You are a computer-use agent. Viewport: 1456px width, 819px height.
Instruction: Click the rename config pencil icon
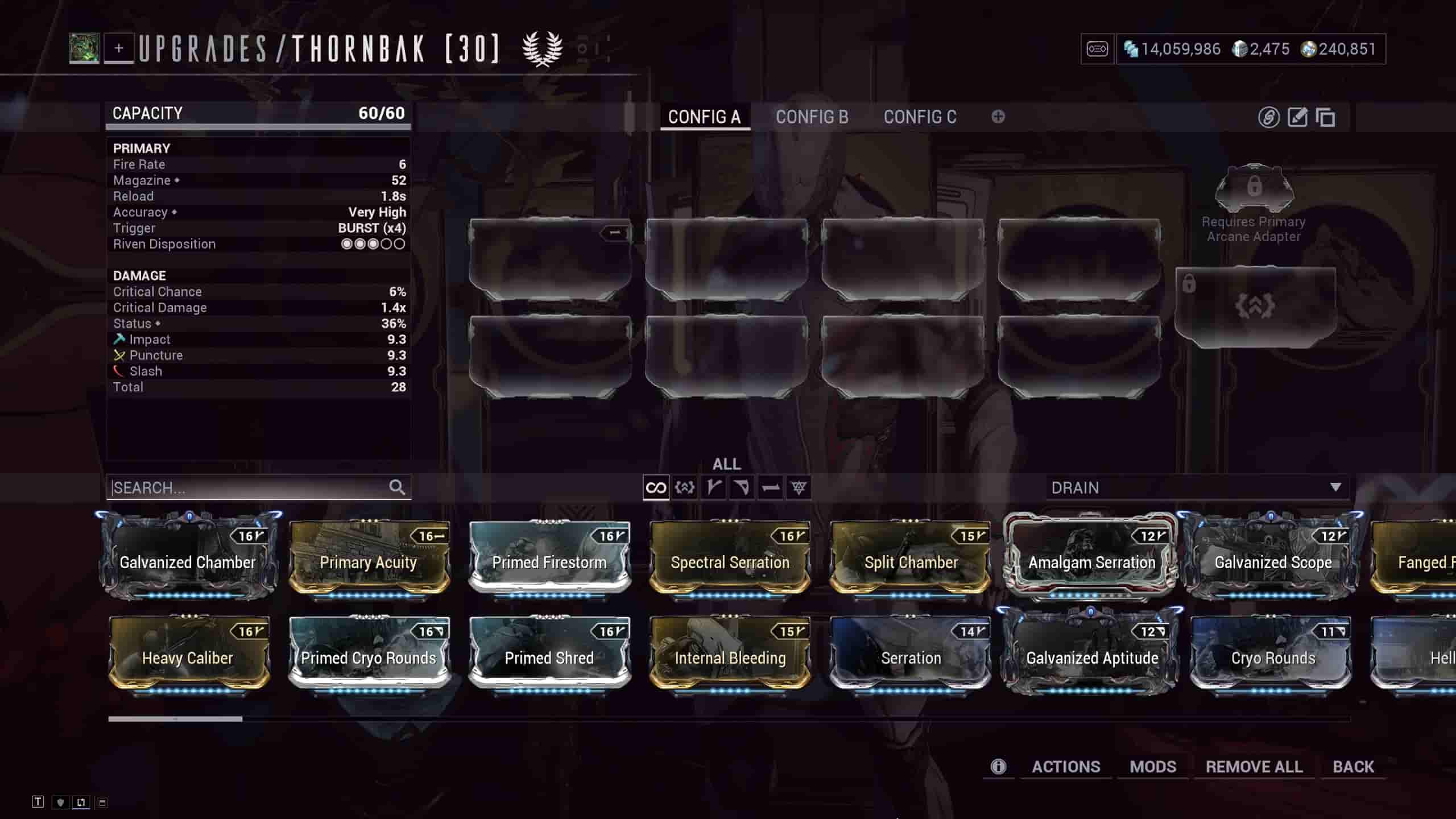click(1297, 117)
